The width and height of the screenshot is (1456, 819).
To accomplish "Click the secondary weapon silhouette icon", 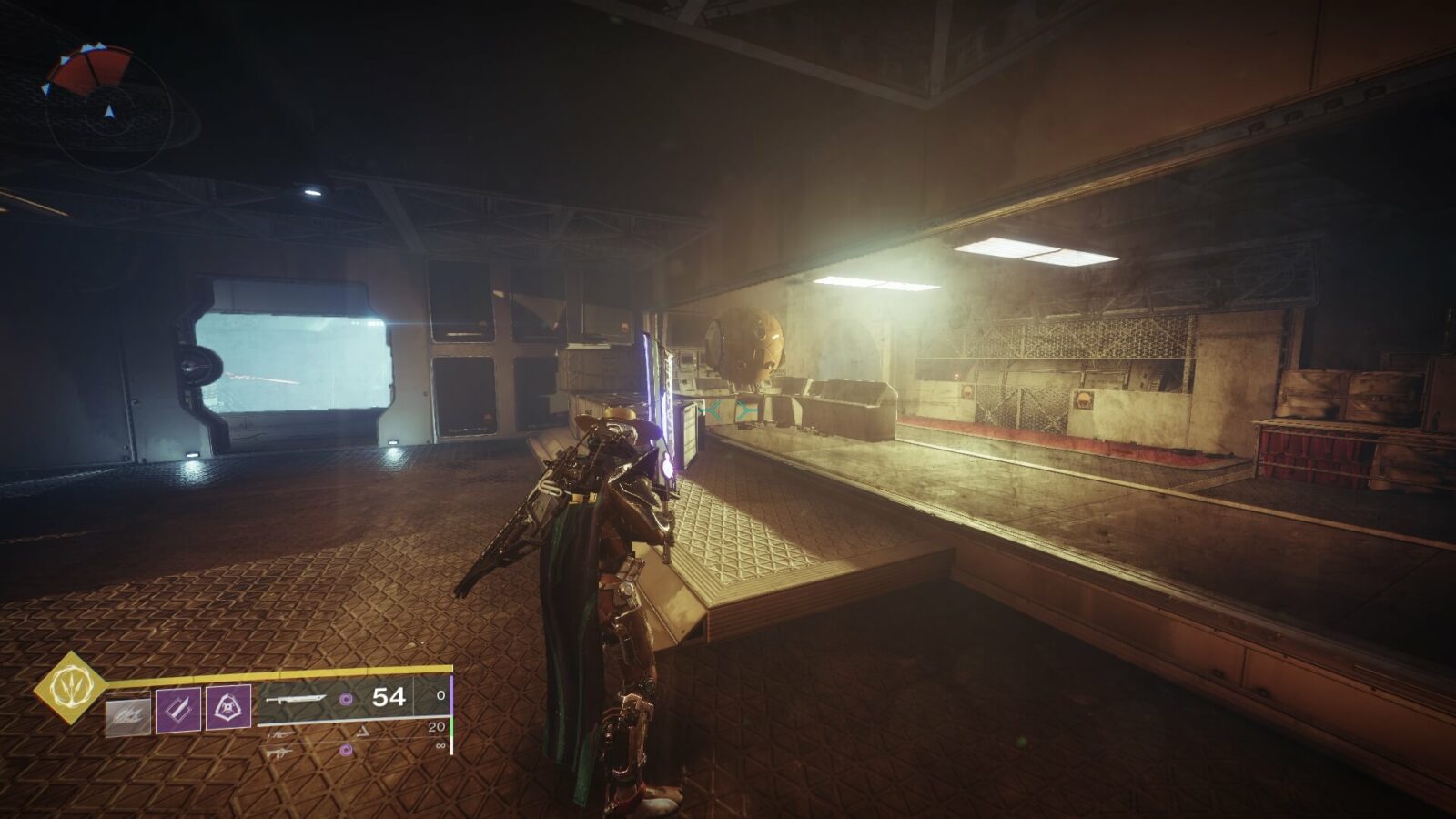I will [282, 732].
